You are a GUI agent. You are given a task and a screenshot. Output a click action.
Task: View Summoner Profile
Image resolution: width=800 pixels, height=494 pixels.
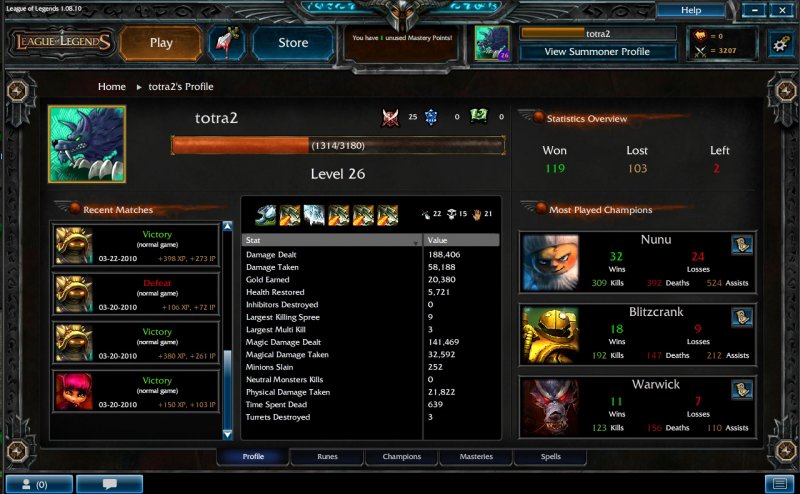point(597,51)
